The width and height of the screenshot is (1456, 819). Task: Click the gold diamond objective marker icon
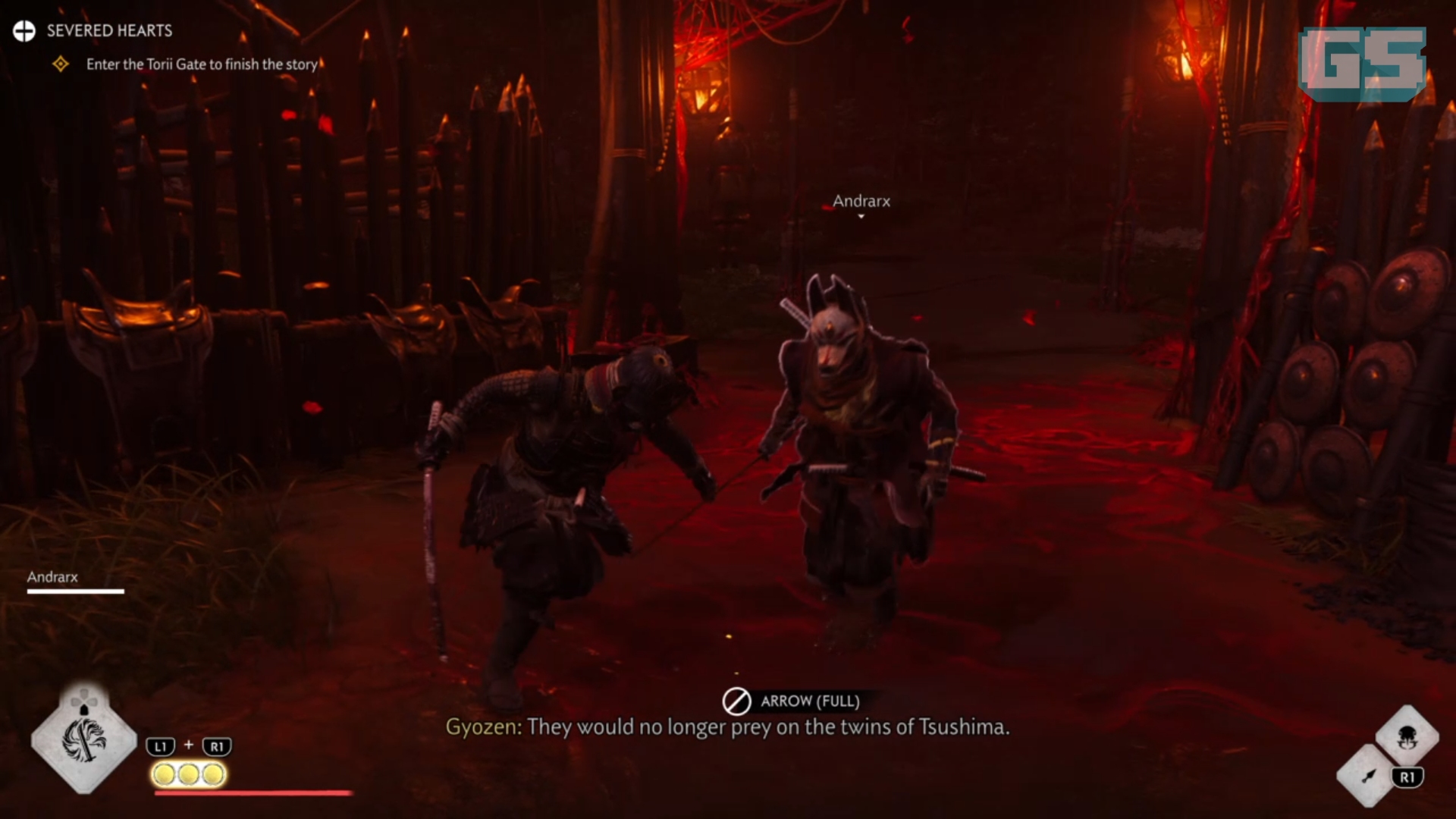(61, 65)
